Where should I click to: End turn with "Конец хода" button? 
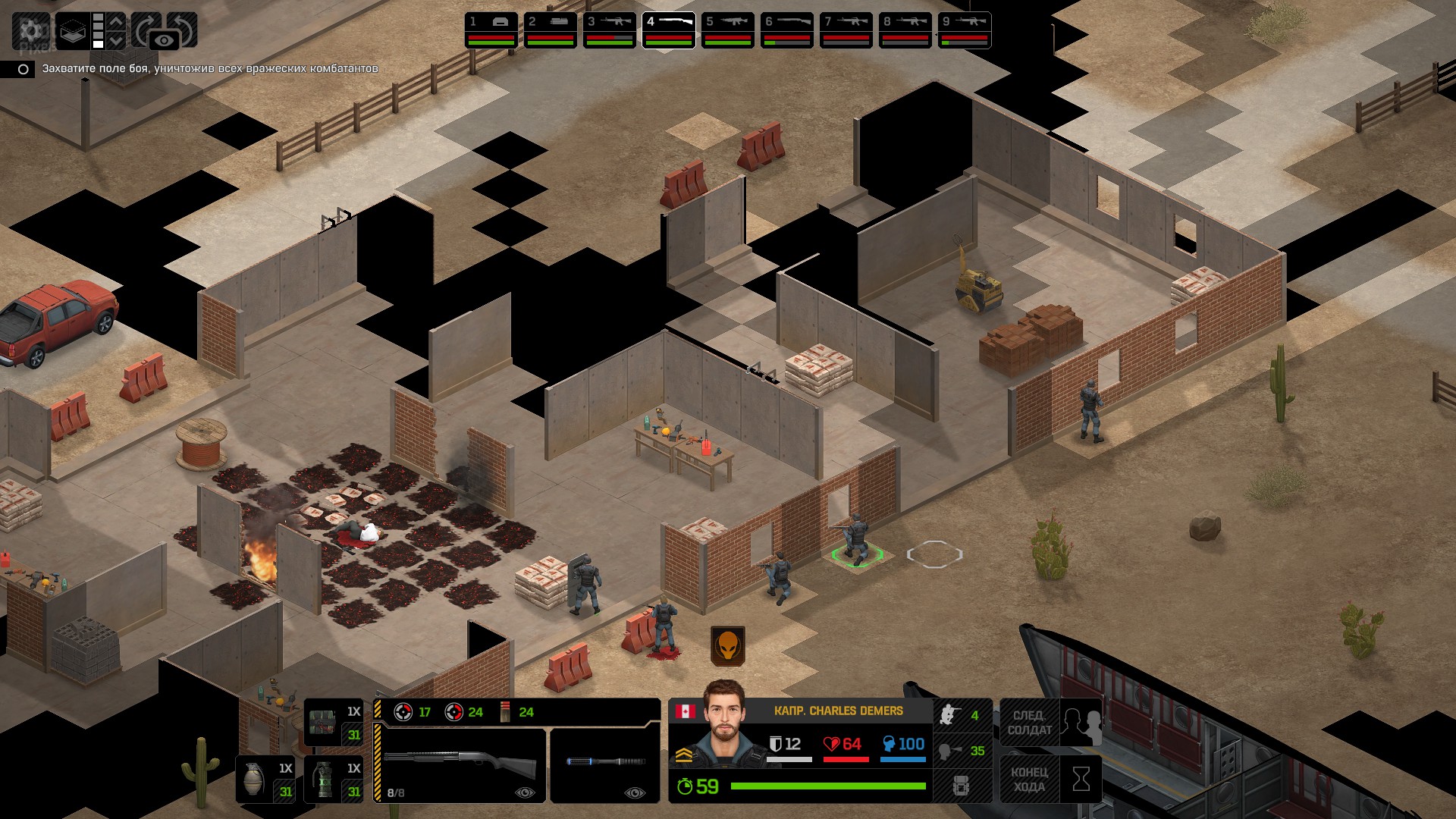coord(1051,779)
